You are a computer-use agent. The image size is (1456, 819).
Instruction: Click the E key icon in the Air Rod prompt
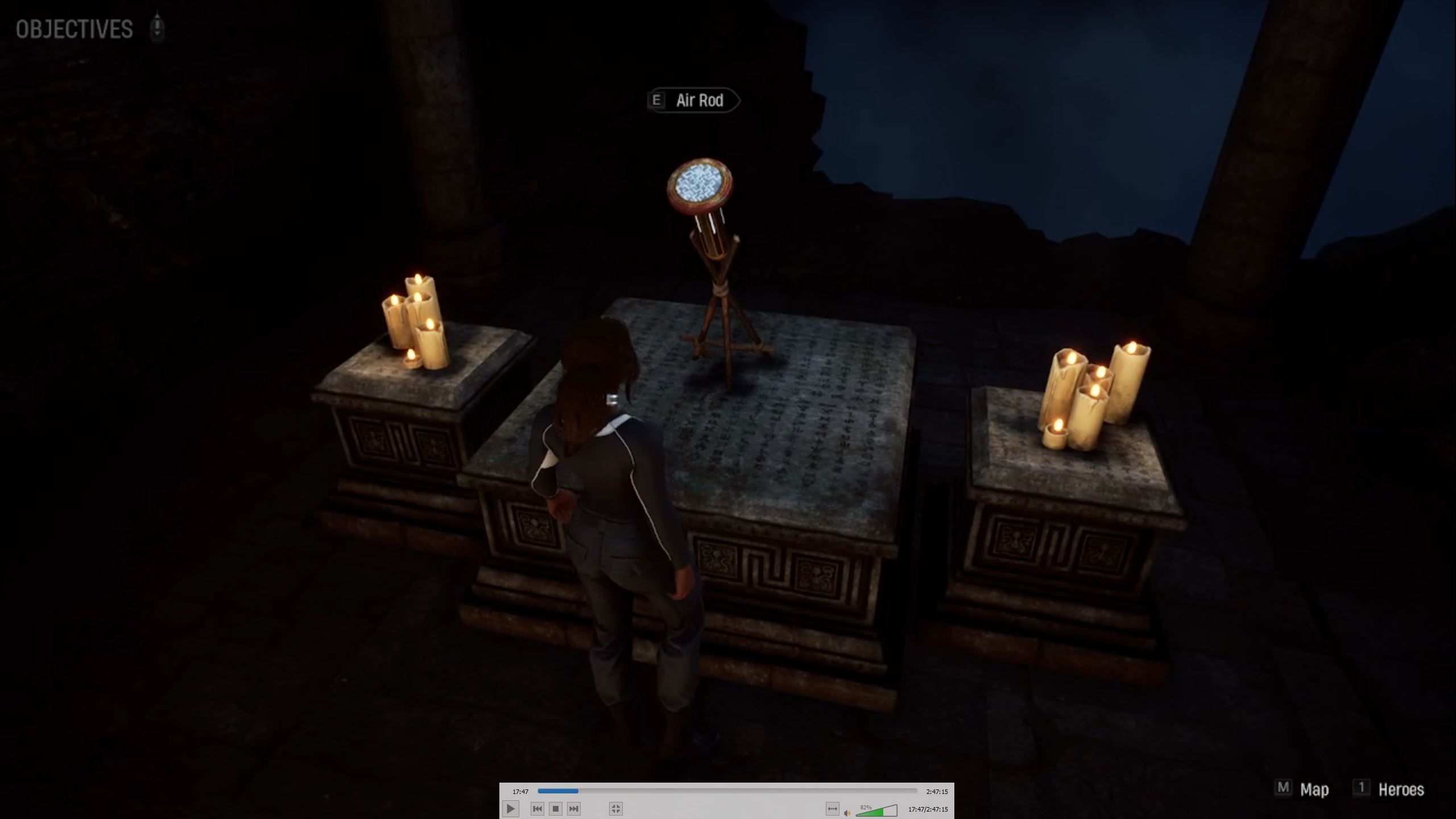point(657,101)
